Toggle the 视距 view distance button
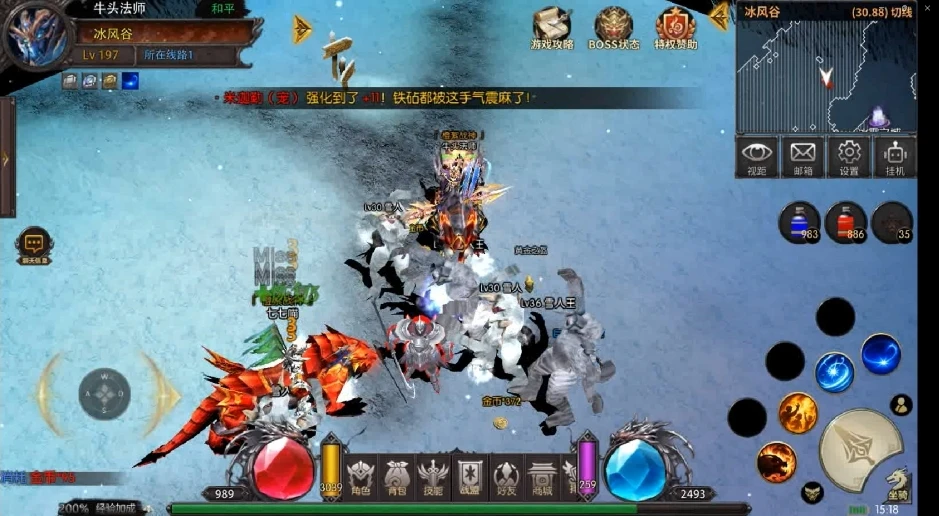Screen dimensions: 939x516 pos(757,157)
